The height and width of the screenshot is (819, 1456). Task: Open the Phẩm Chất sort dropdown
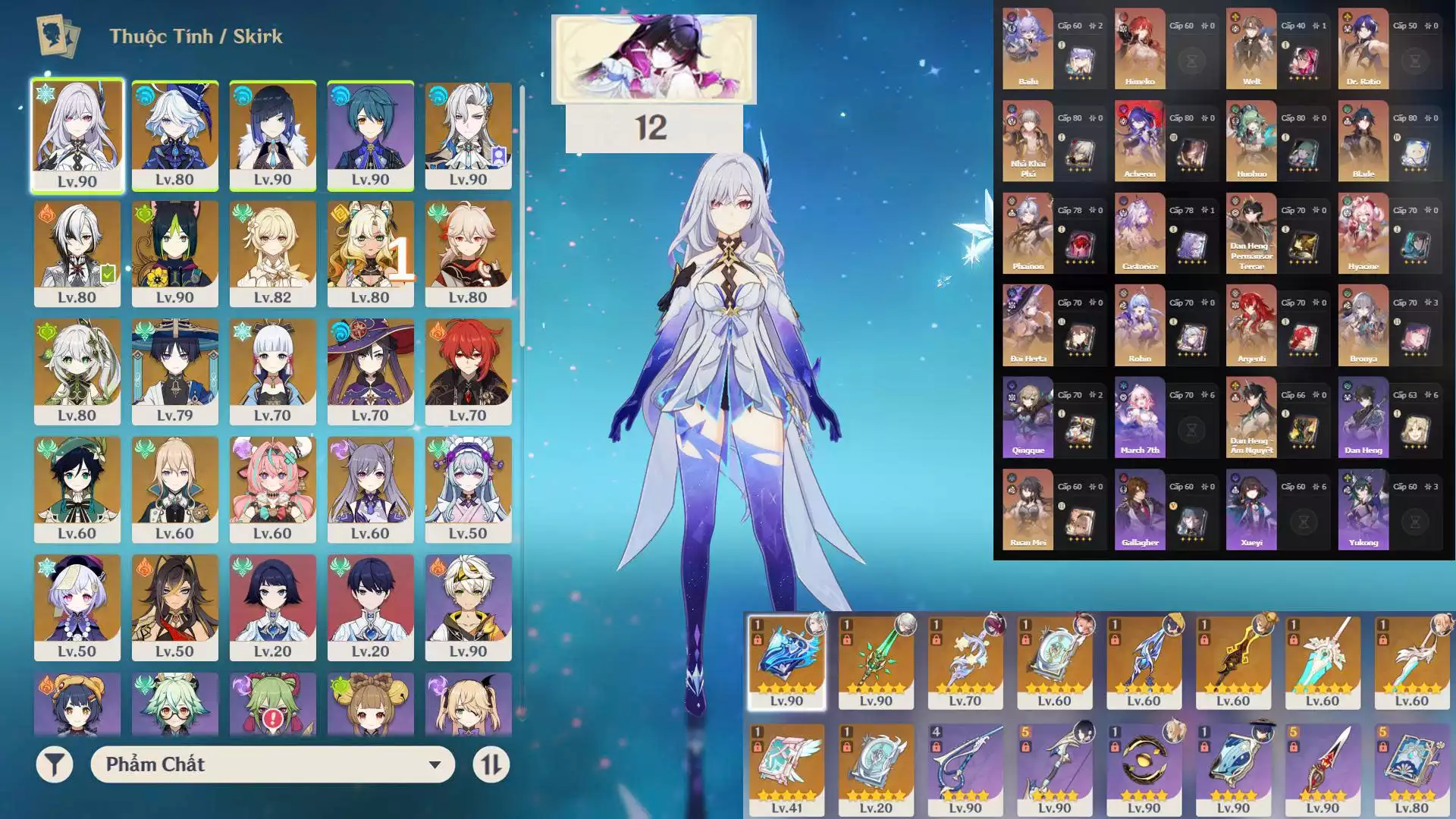point(272,764)
